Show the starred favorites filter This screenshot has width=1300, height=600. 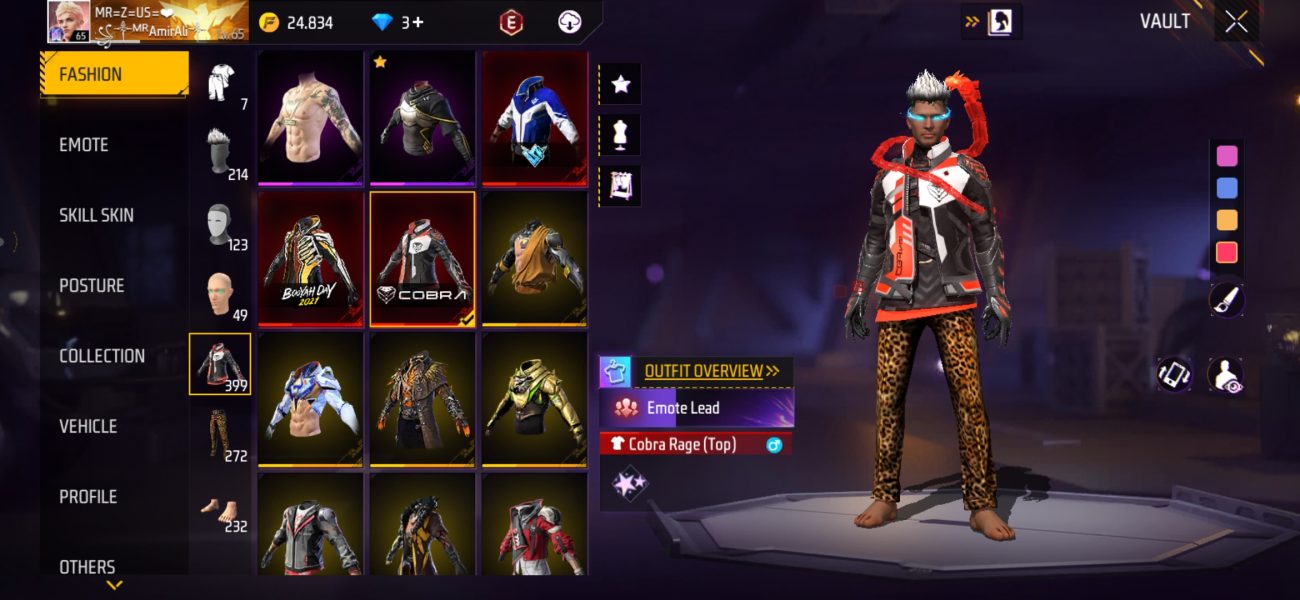[x=620, y=84]
